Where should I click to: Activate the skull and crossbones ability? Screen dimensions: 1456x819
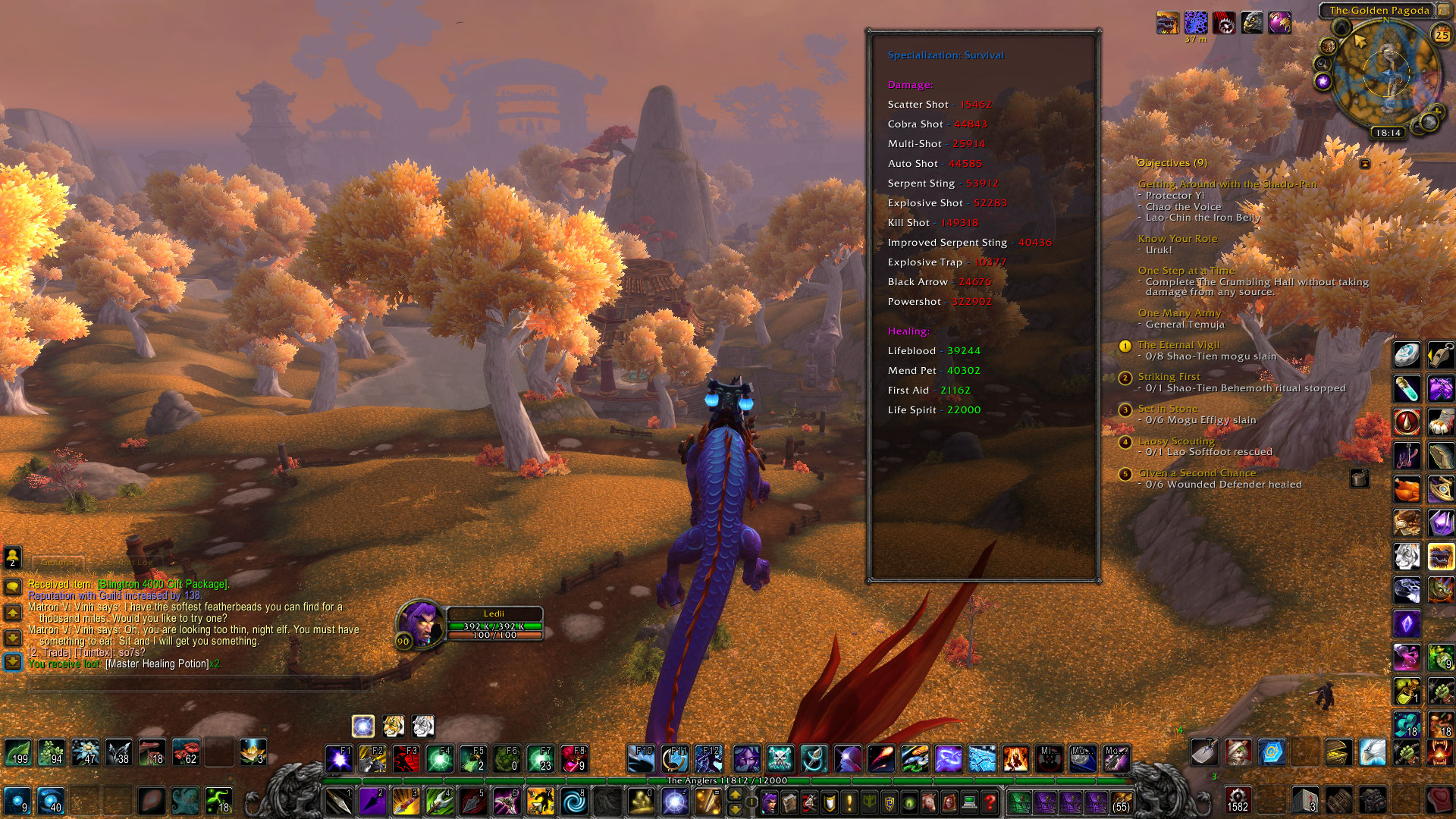780,758
